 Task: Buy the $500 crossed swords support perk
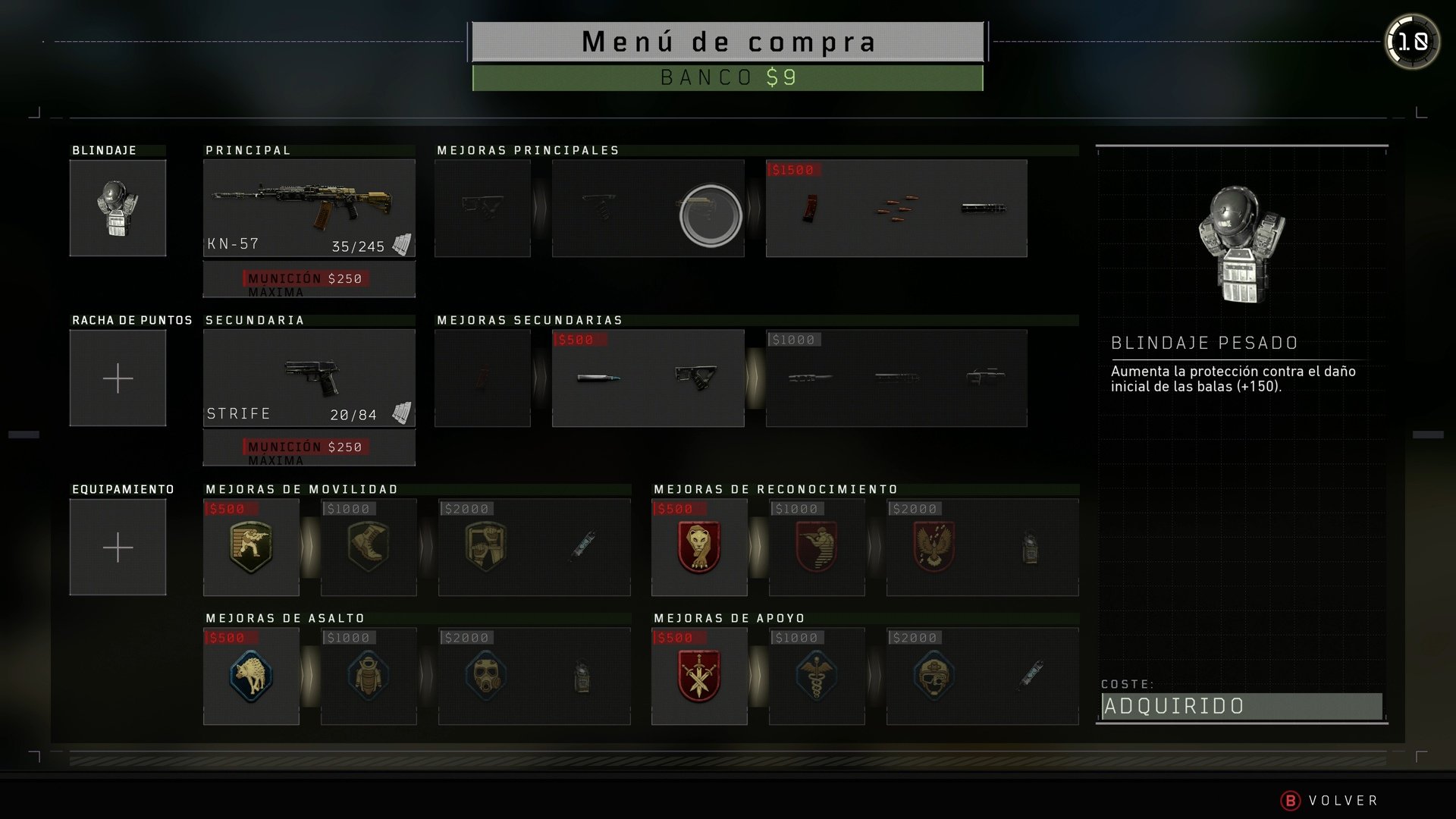[x=698, y=676]
